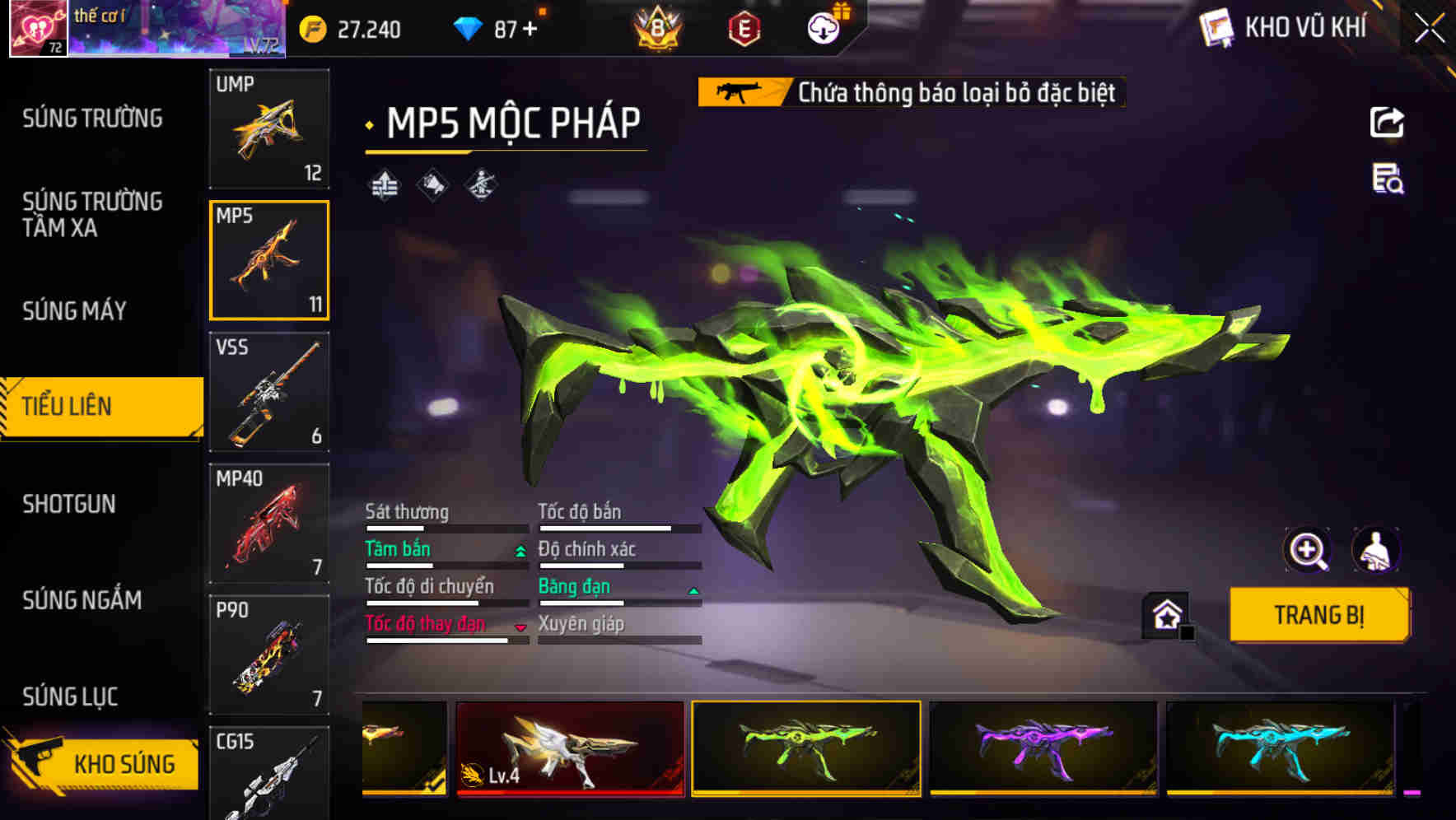Click the share weapon icon
Viewport: 1456px width, 820px height.
(1388, 122)
